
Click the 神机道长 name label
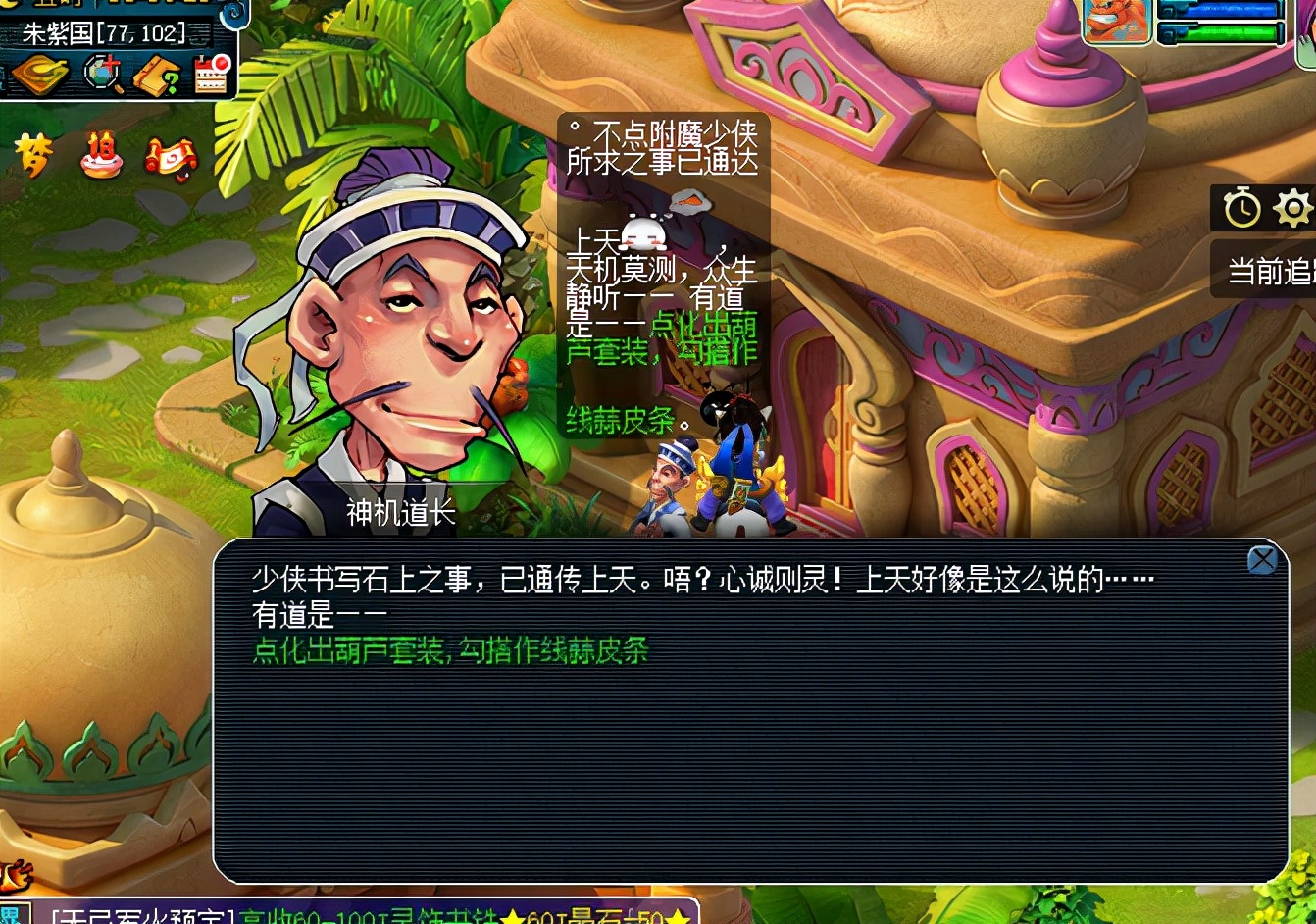point(398,512)
